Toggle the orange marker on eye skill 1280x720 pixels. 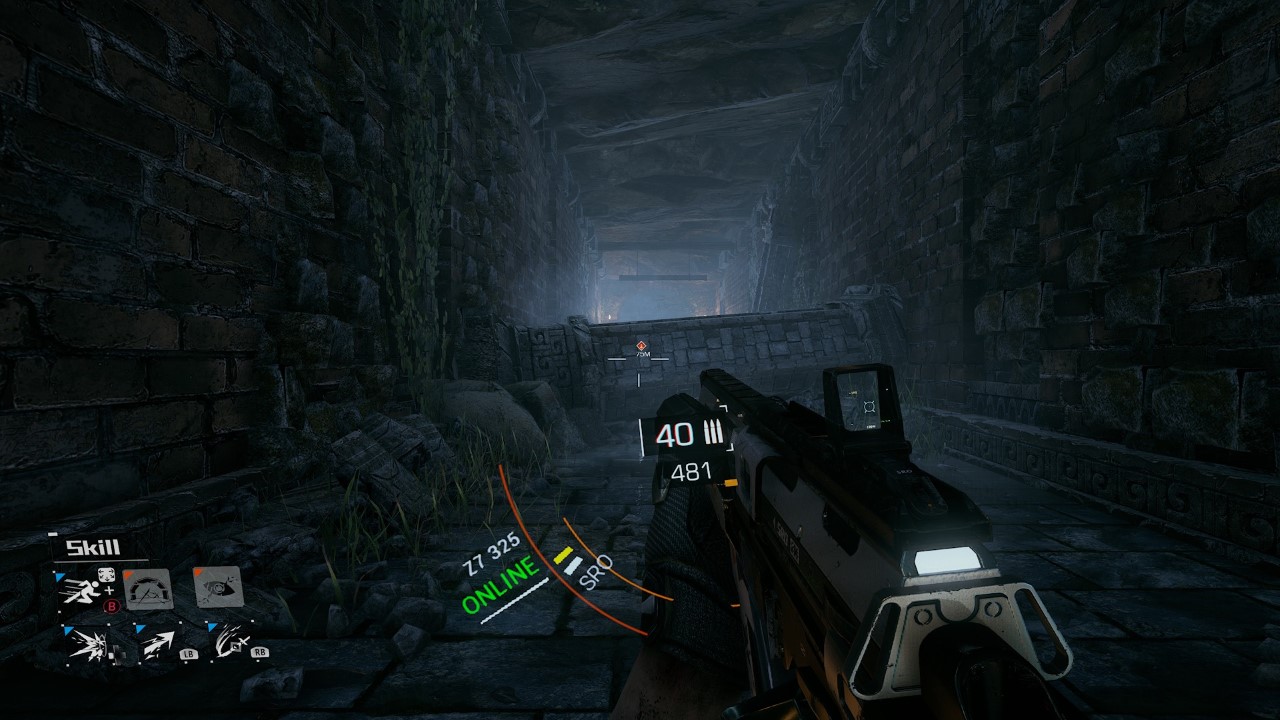[x=197, y=572]
